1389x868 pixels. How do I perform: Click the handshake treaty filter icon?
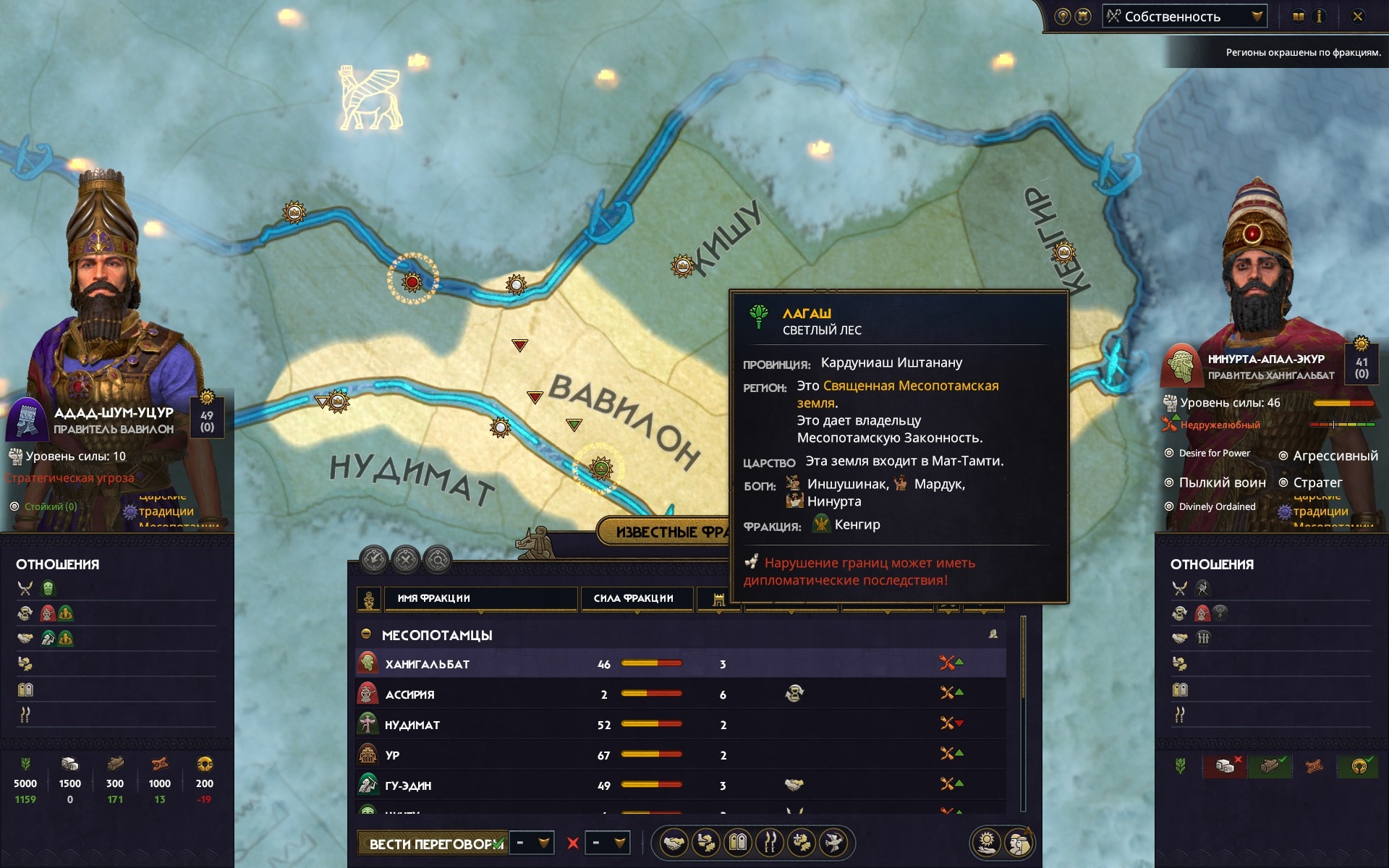pyautogui.click(x=674, y=843)
